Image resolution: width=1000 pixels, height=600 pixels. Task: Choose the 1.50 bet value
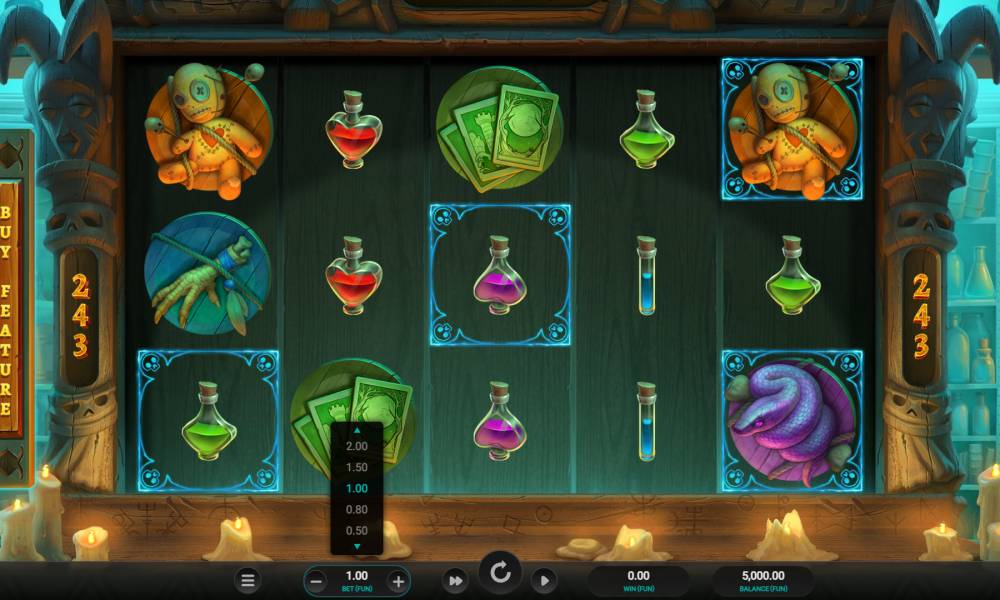click(x=356, y=467)
